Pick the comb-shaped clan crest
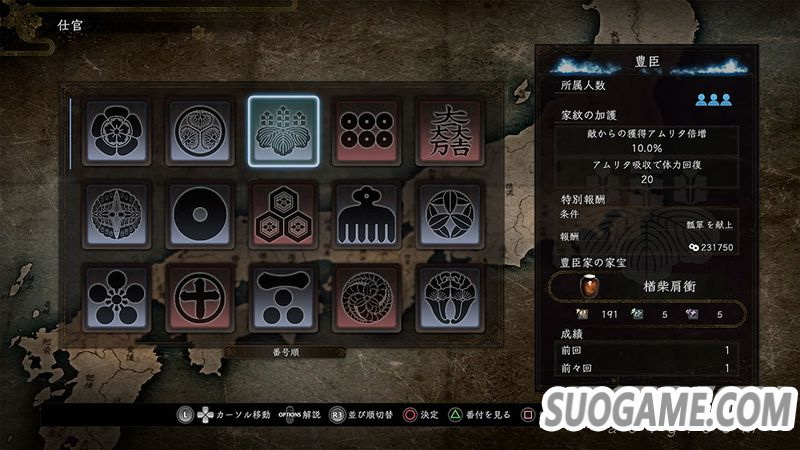 (x=366, y=214)
